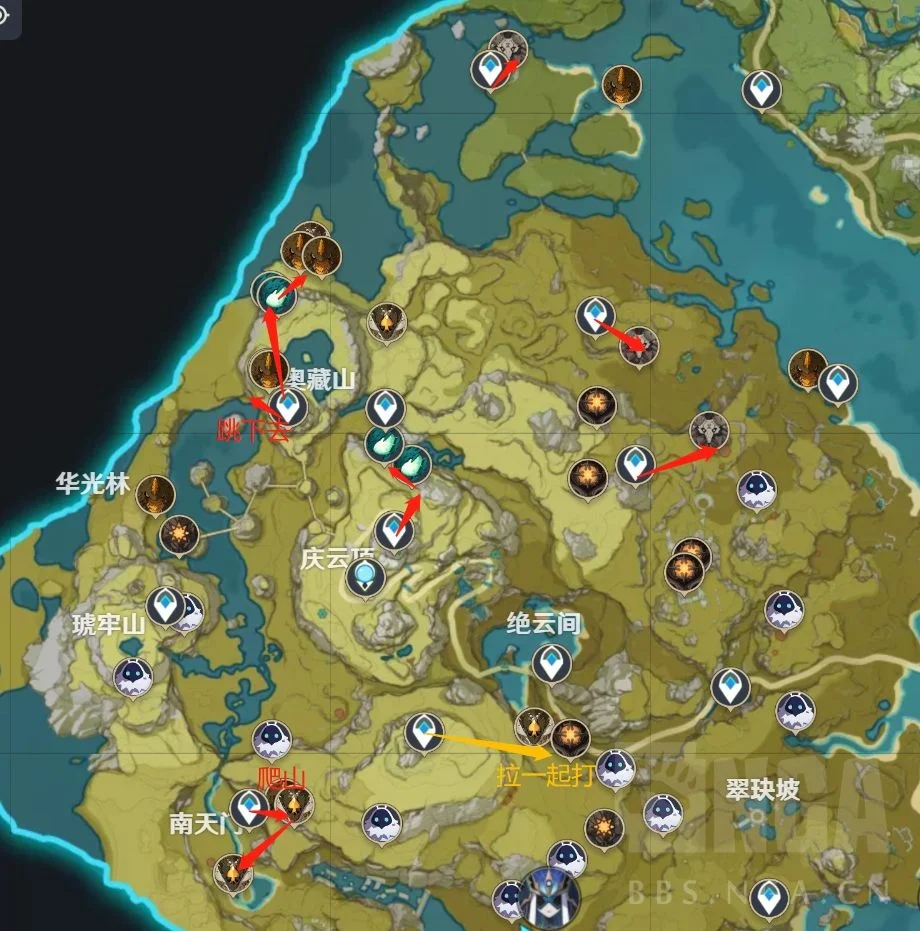
Task: Open the partially hidden icon in the top-left corner
Action: click(7, 17)
